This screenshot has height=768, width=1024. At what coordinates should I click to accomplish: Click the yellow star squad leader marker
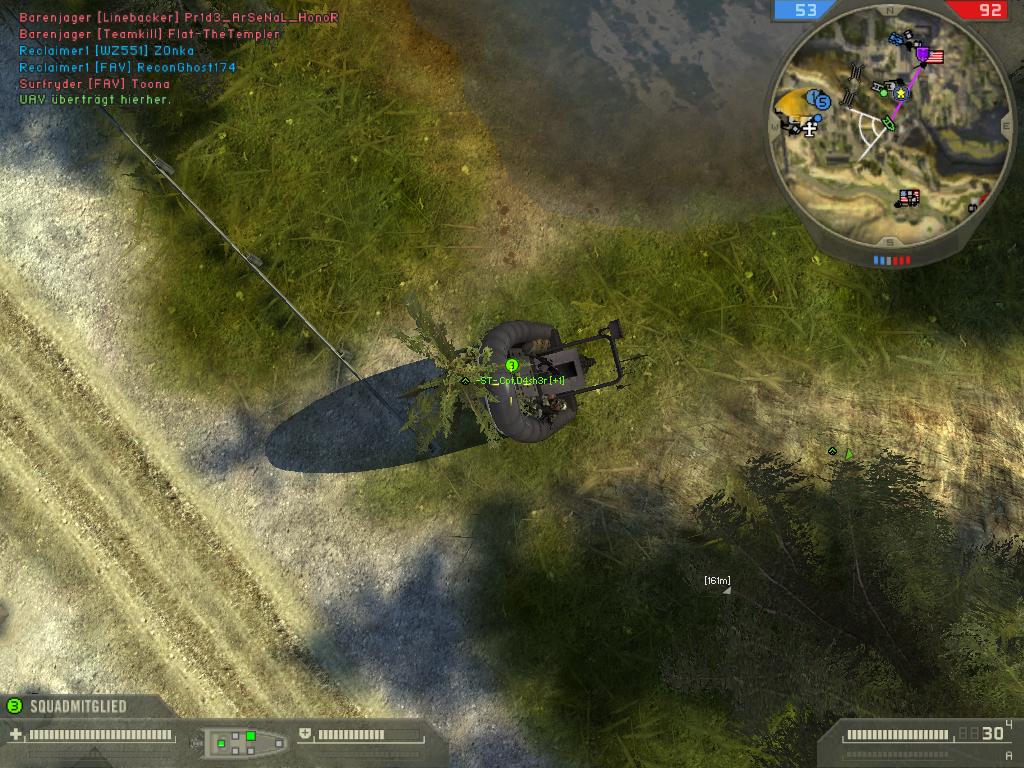click(x=901, y=93)
